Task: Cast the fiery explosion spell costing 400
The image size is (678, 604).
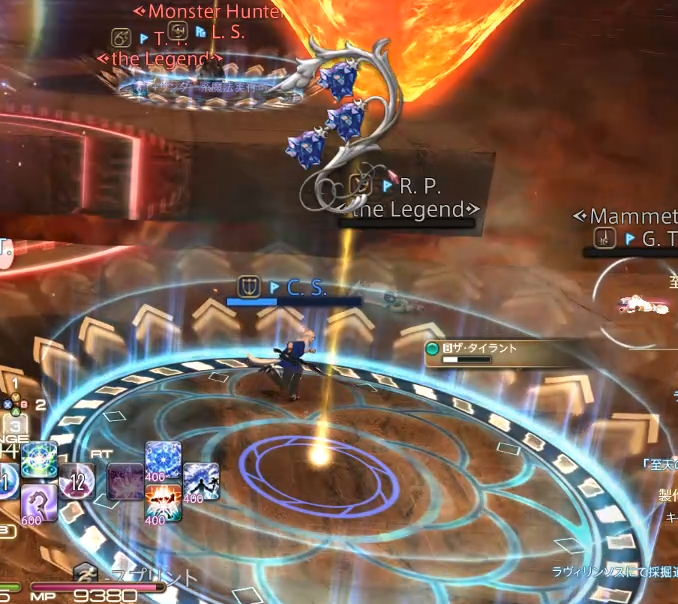Action: 163,503
